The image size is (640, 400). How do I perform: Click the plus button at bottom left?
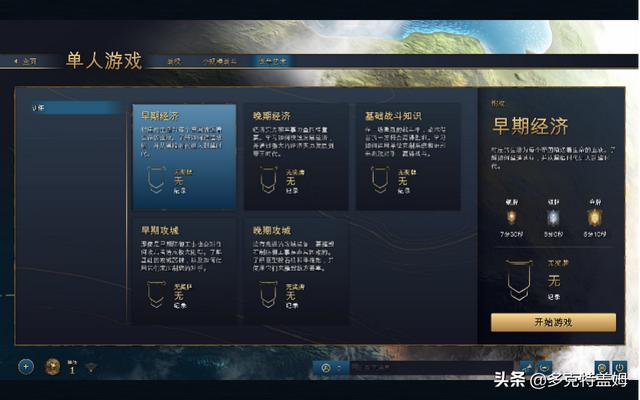click(26, 367)
